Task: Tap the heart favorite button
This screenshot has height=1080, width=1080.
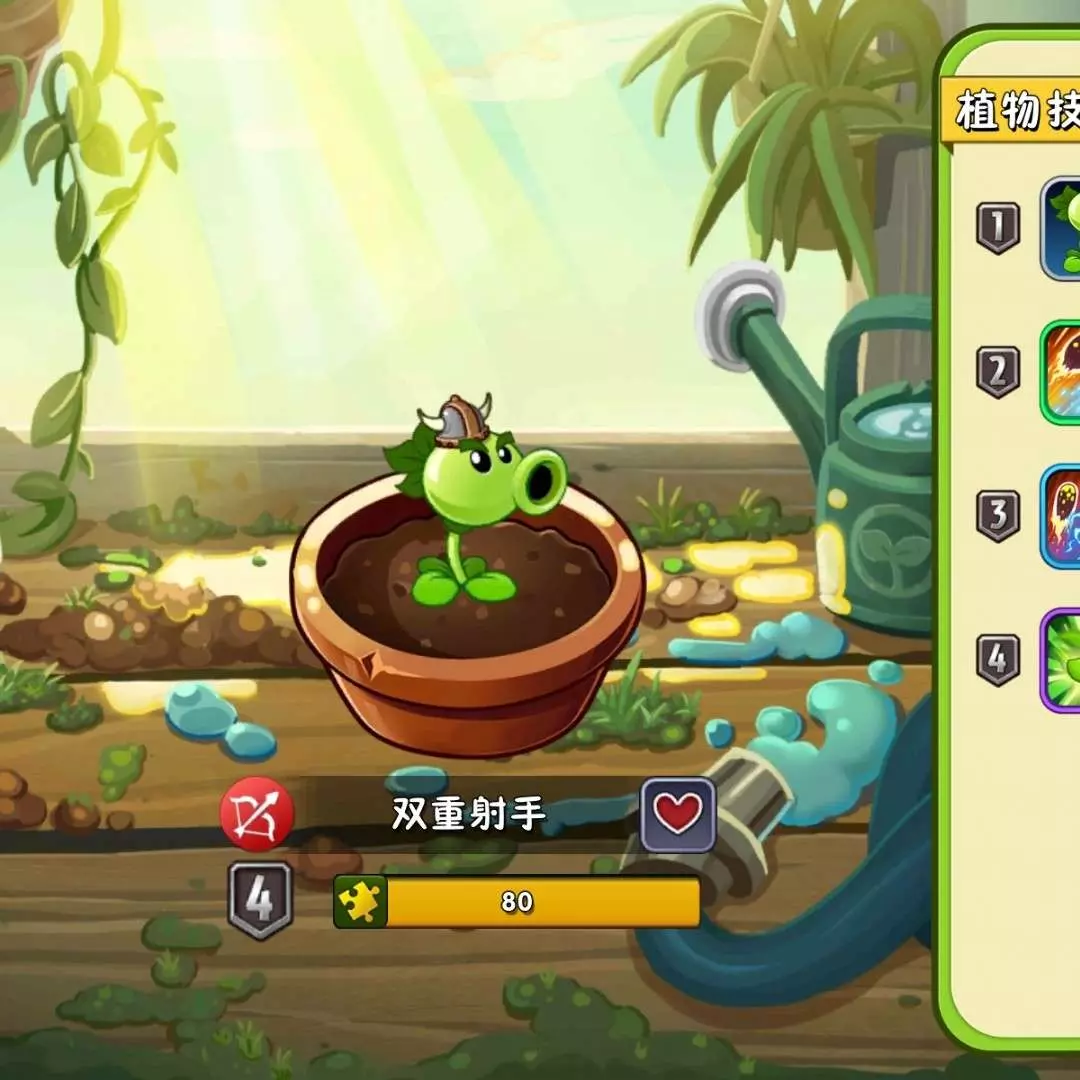Action: tap(678, 814)
